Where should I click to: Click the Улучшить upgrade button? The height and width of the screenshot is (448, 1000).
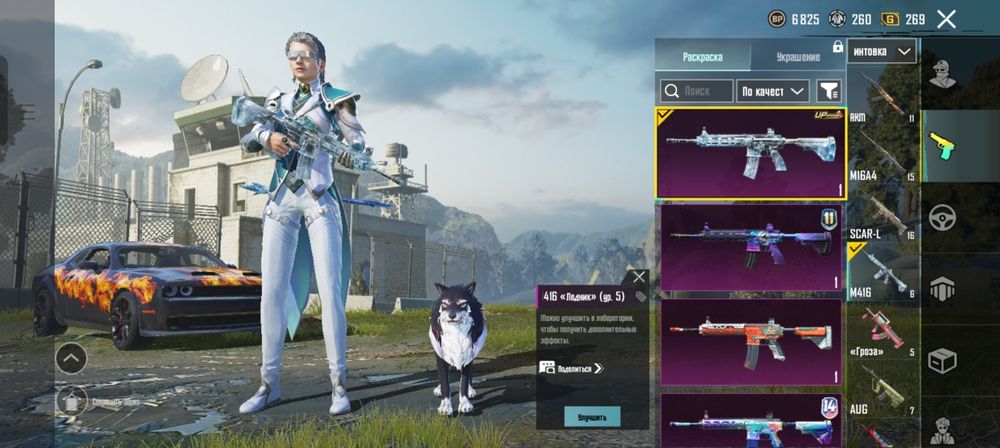[x=592, y=415]
